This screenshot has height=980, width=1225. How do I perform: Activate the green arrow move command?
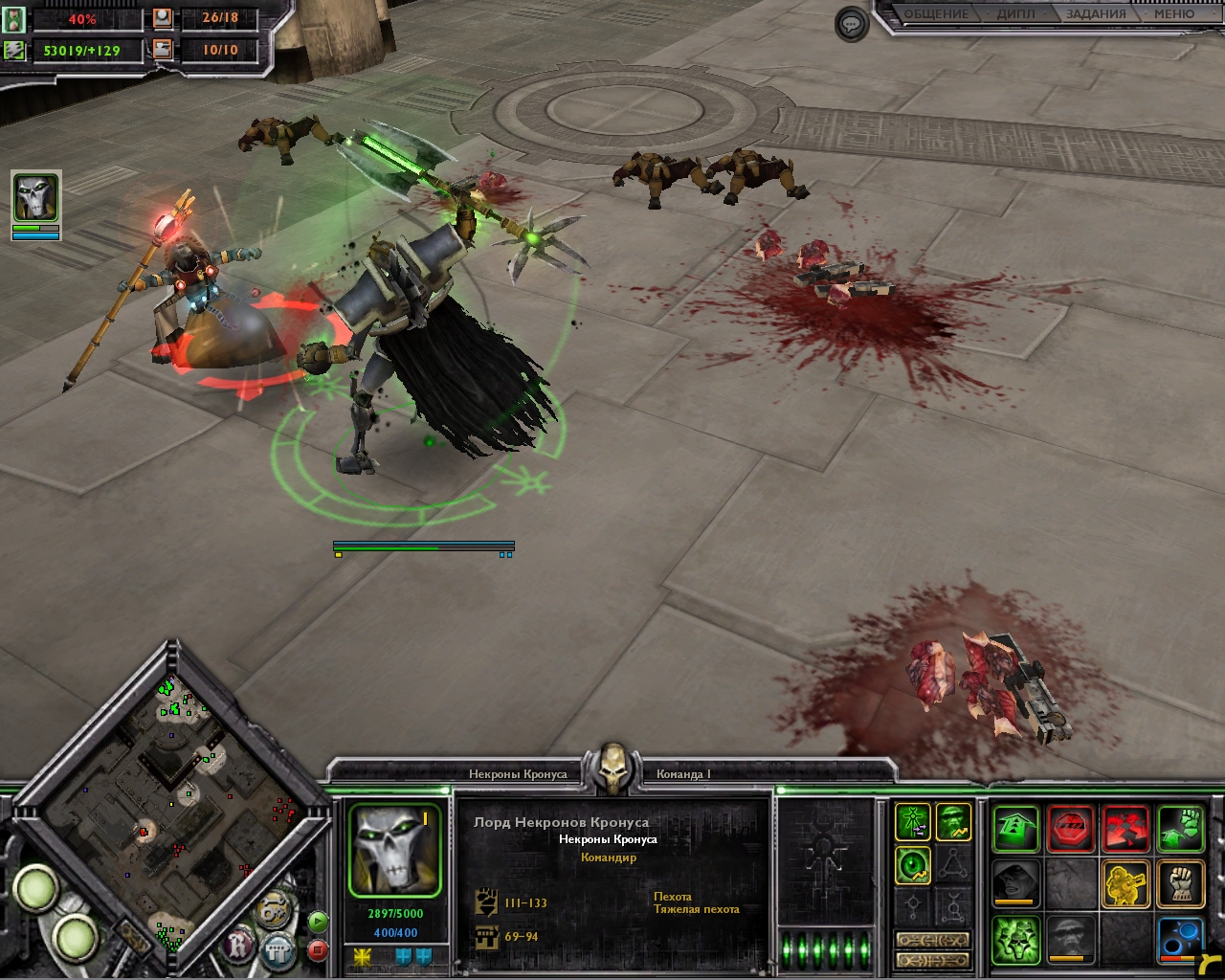pyautogui.click(x=1014, y=827)
